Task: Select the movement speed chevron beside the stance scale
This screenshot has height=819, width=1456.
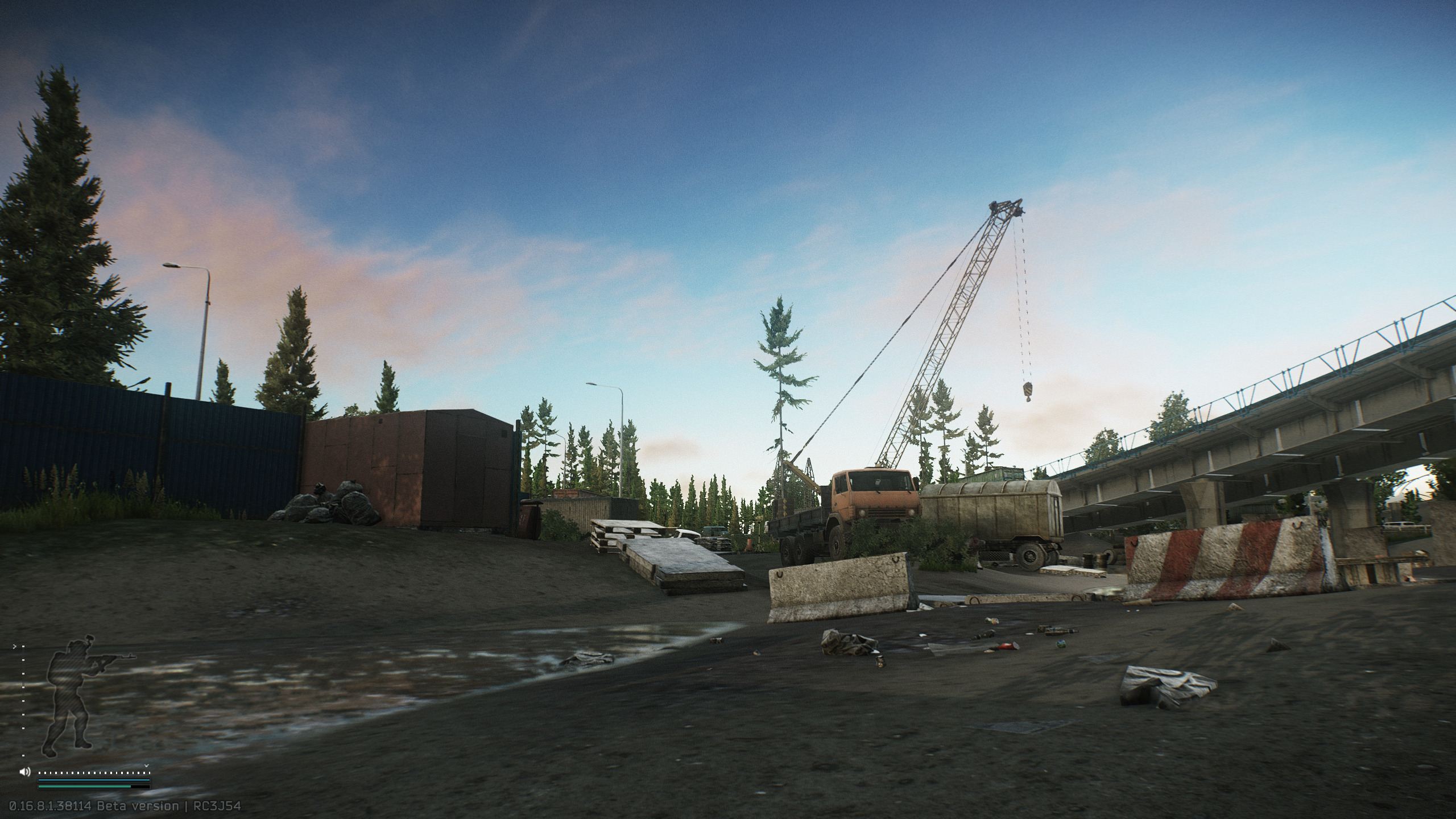Action: click(x=15, y=646)
